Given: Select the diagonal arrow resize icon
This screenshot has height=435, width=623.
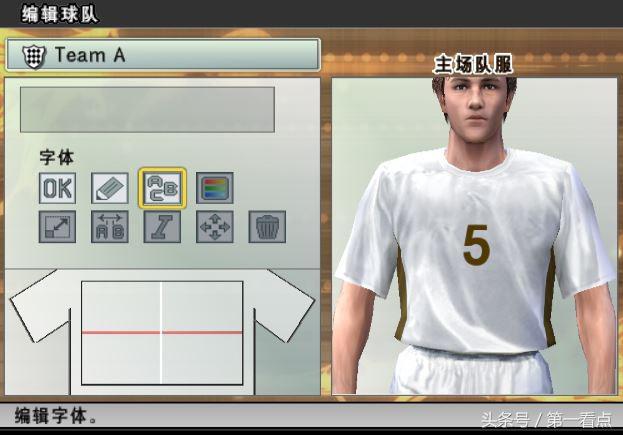Looking at the screenshot, I should tap(57, 227).
